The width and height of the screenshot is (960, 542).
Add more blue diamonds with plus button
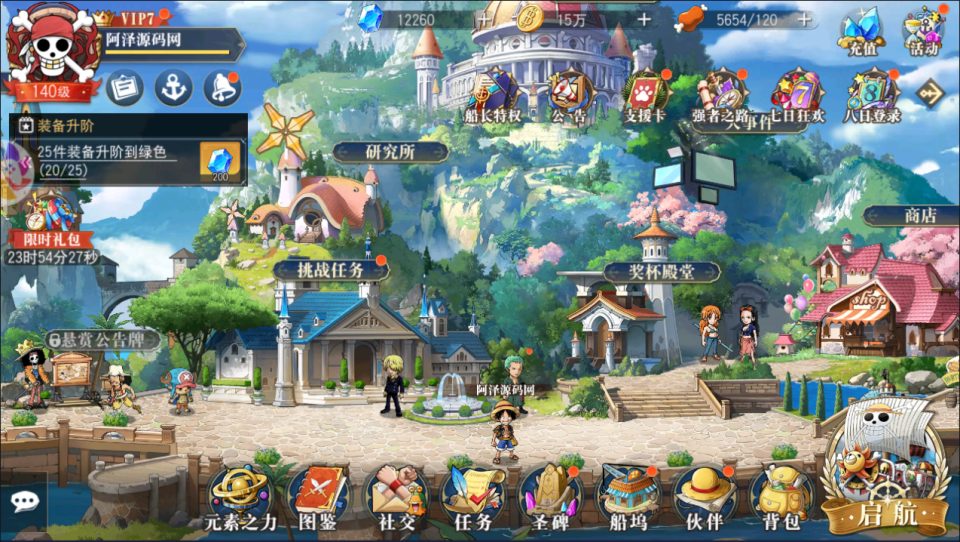(484, 19)
